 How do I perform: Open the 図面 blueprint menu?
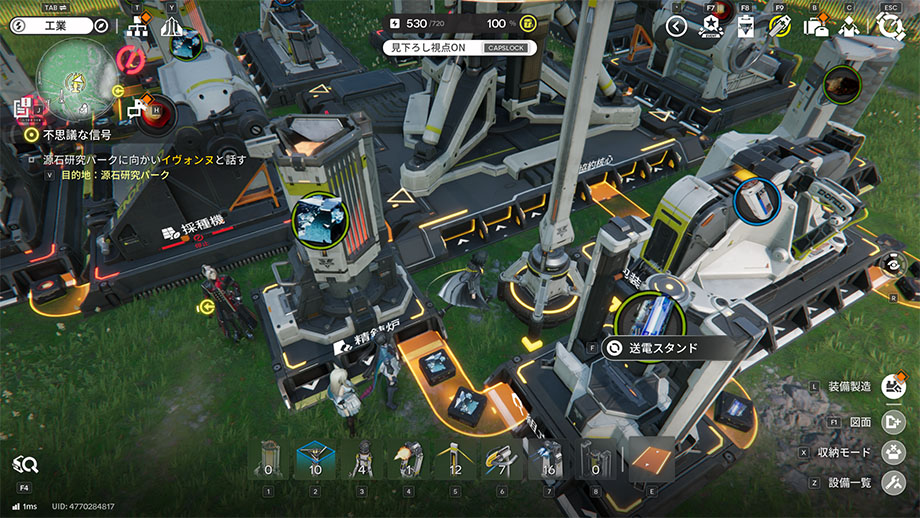click(893, 421)
